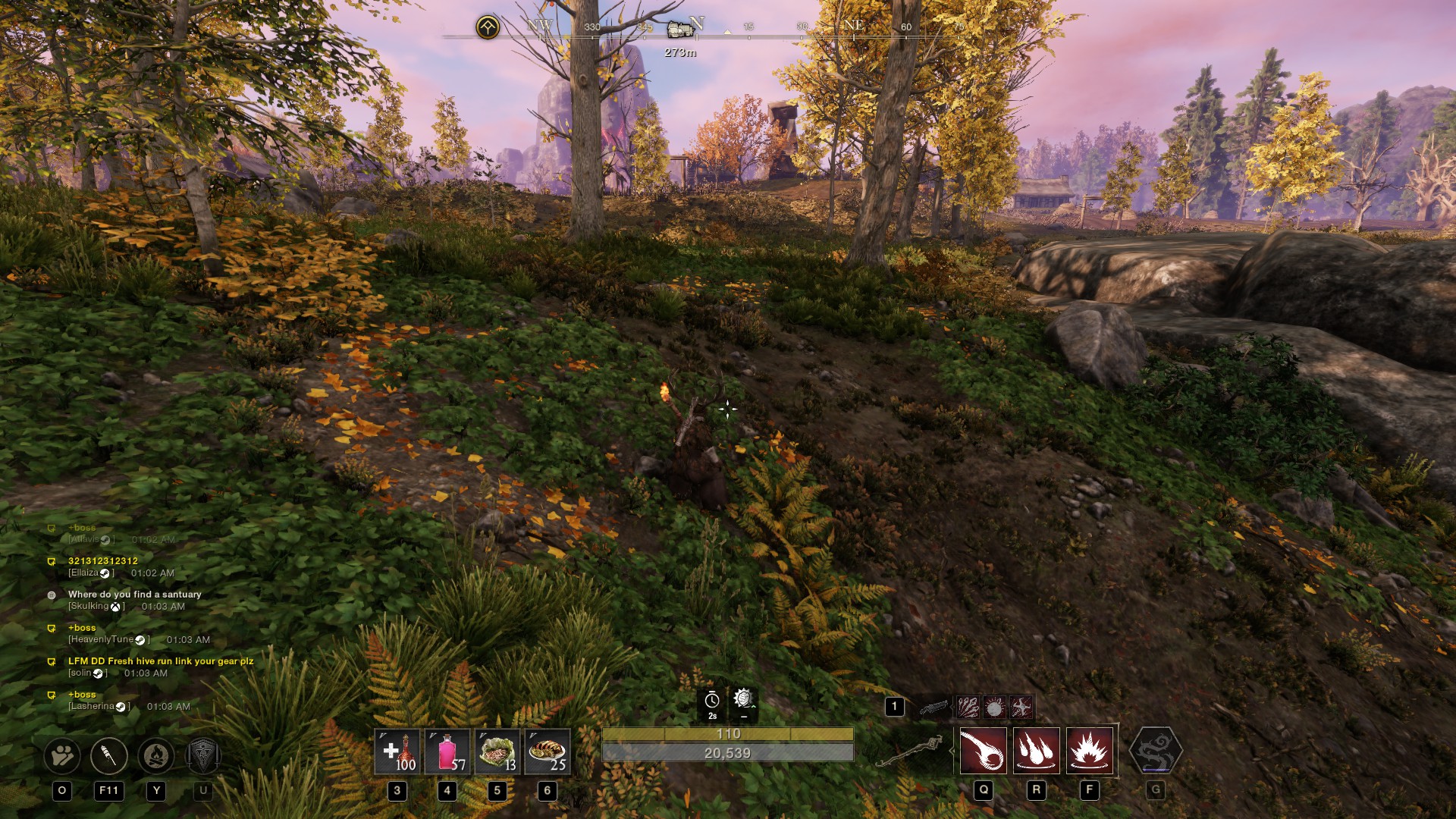Cast the Fireball ability
This screenshot has height=819, width=1456.
click(x=983, y=751)
